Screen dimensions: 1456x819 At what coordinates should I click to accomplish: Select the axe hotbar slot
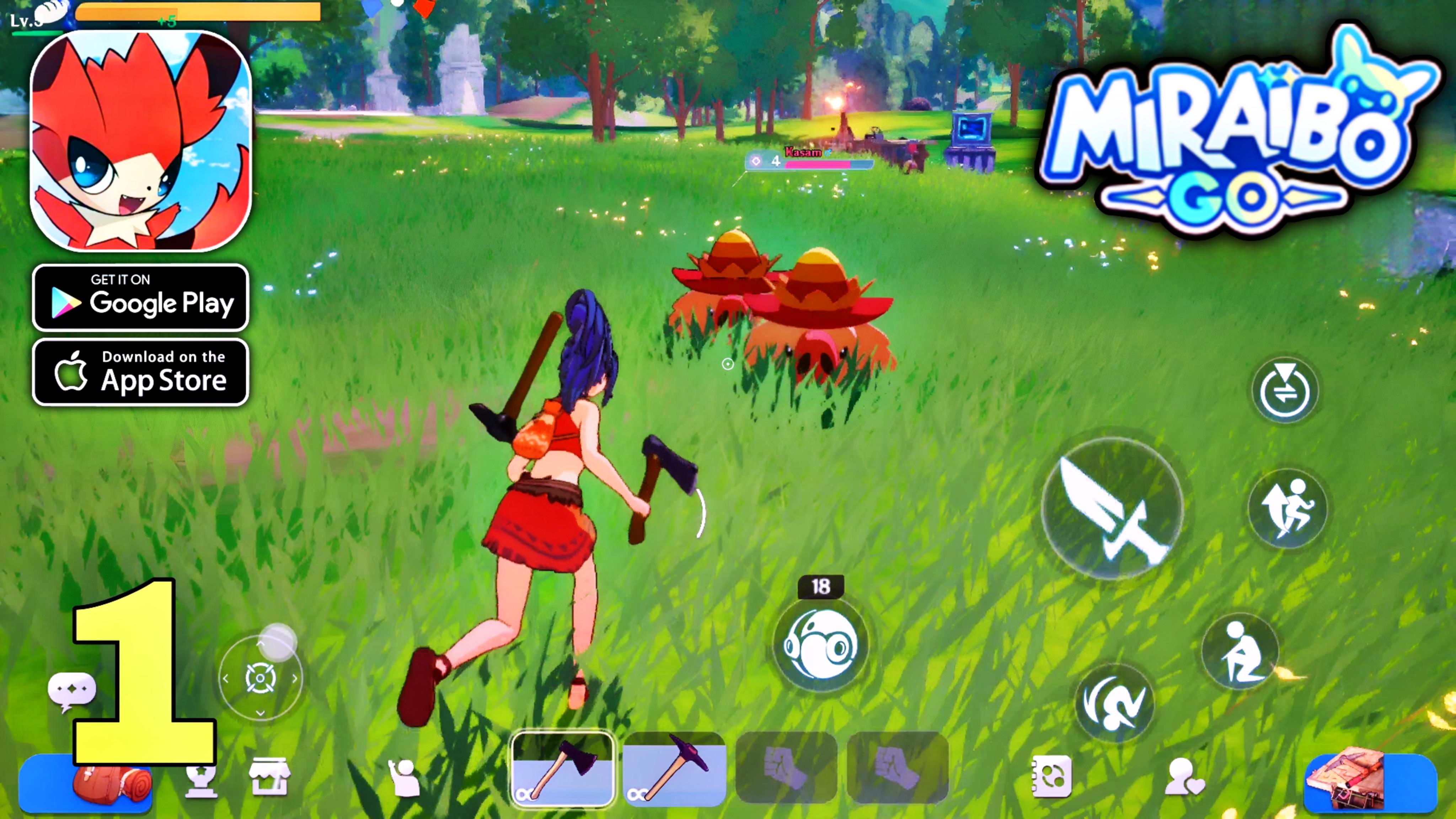coord(562,769)
